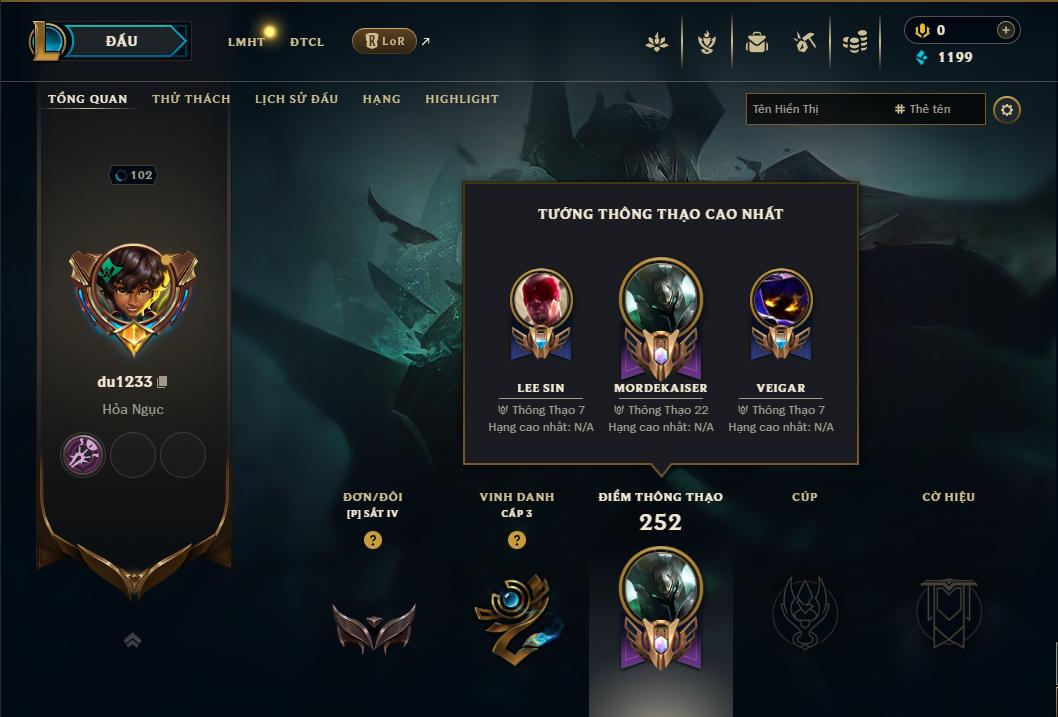Open profile settings gear icon
Viewport: 1058px width, 717px height.
[1007, 109]
